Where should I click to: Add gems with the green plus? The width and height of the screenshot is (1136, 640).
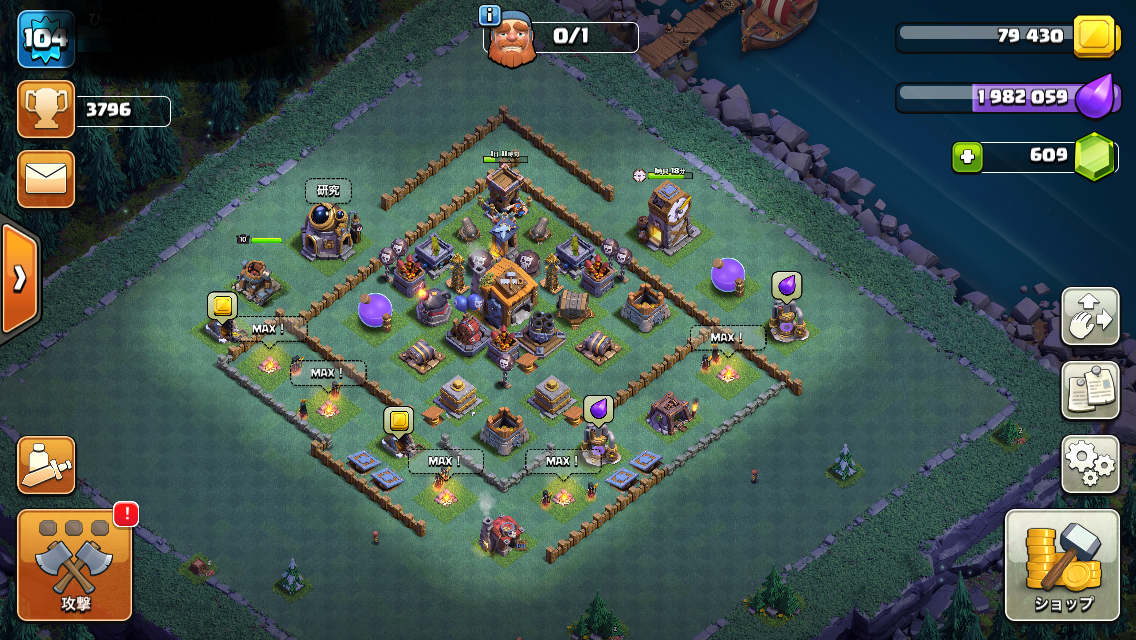click(x=967, y=157)
